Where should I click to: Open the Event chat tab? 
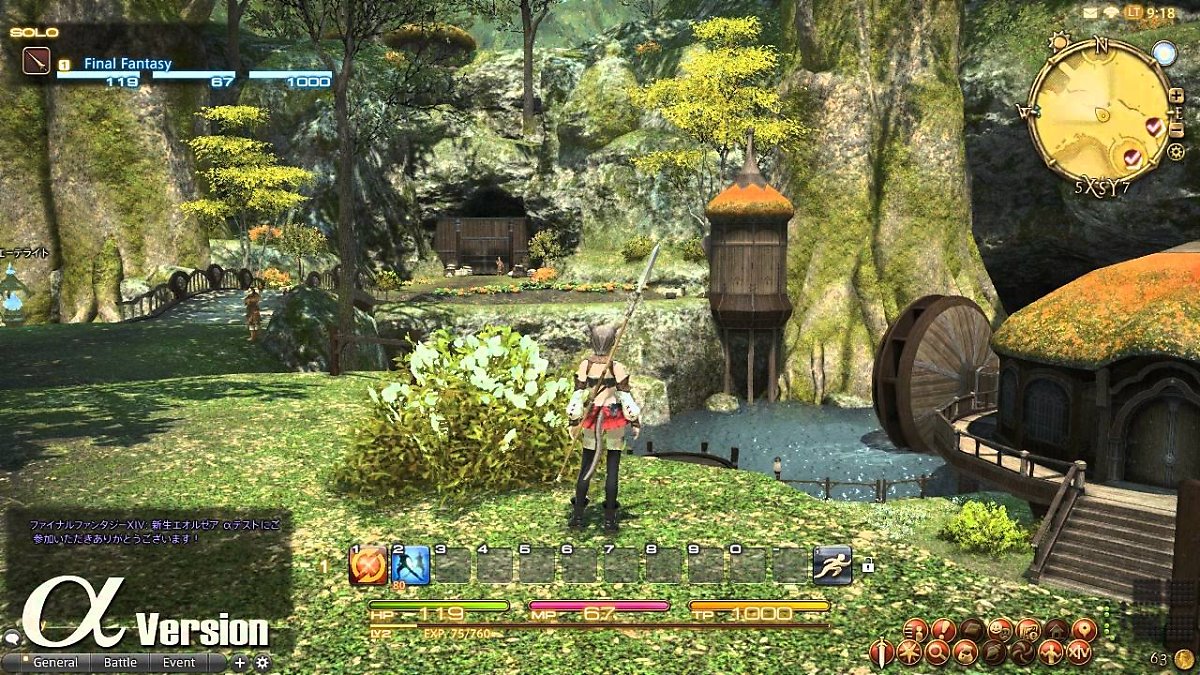point(180,662)
